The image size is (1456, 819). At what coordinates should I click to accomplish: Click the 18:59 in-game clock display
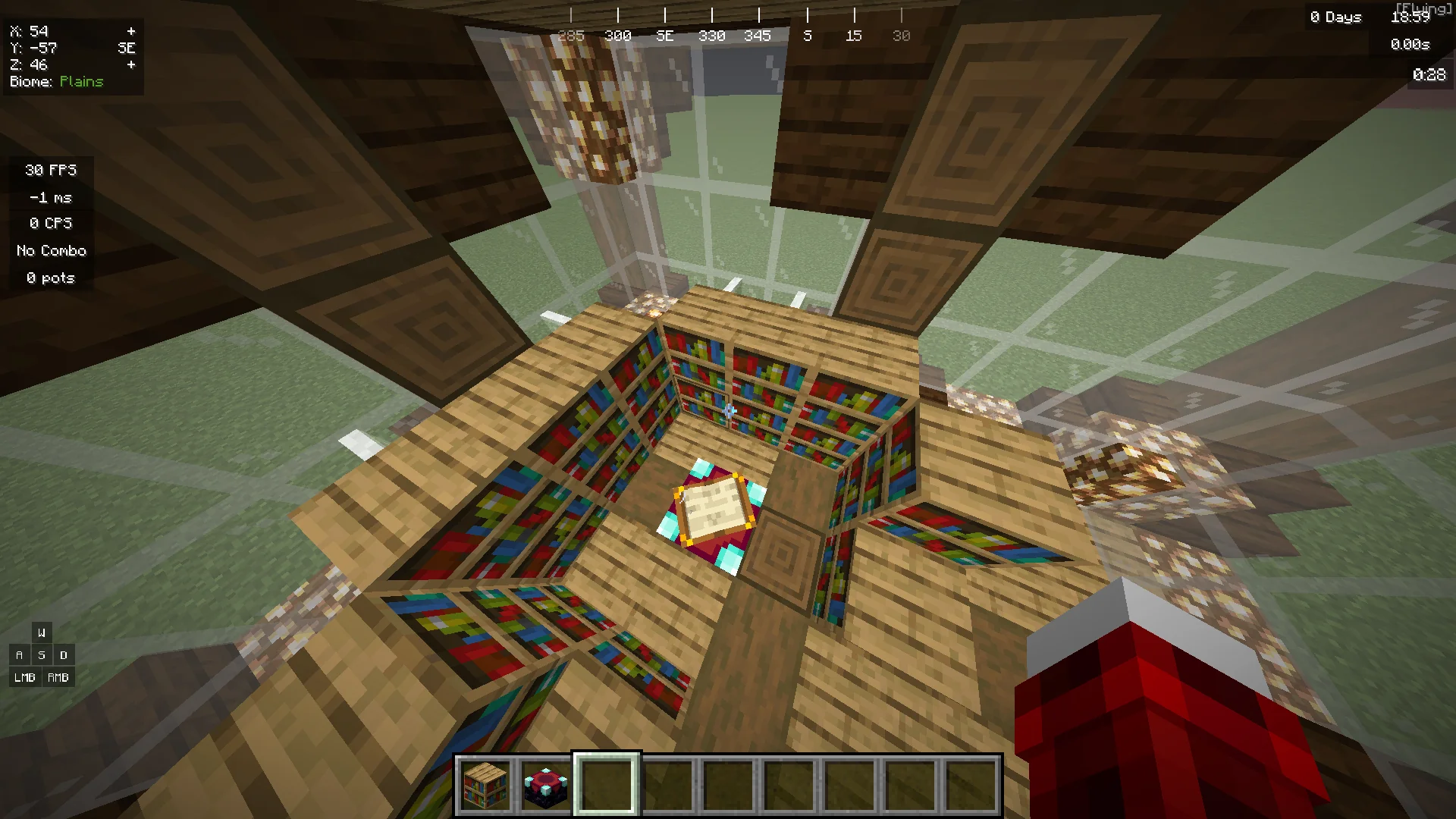point(1412,17)
